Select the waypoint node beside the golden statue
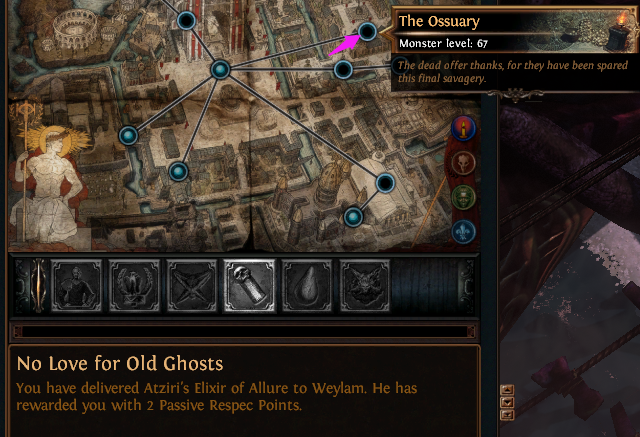 127,135
